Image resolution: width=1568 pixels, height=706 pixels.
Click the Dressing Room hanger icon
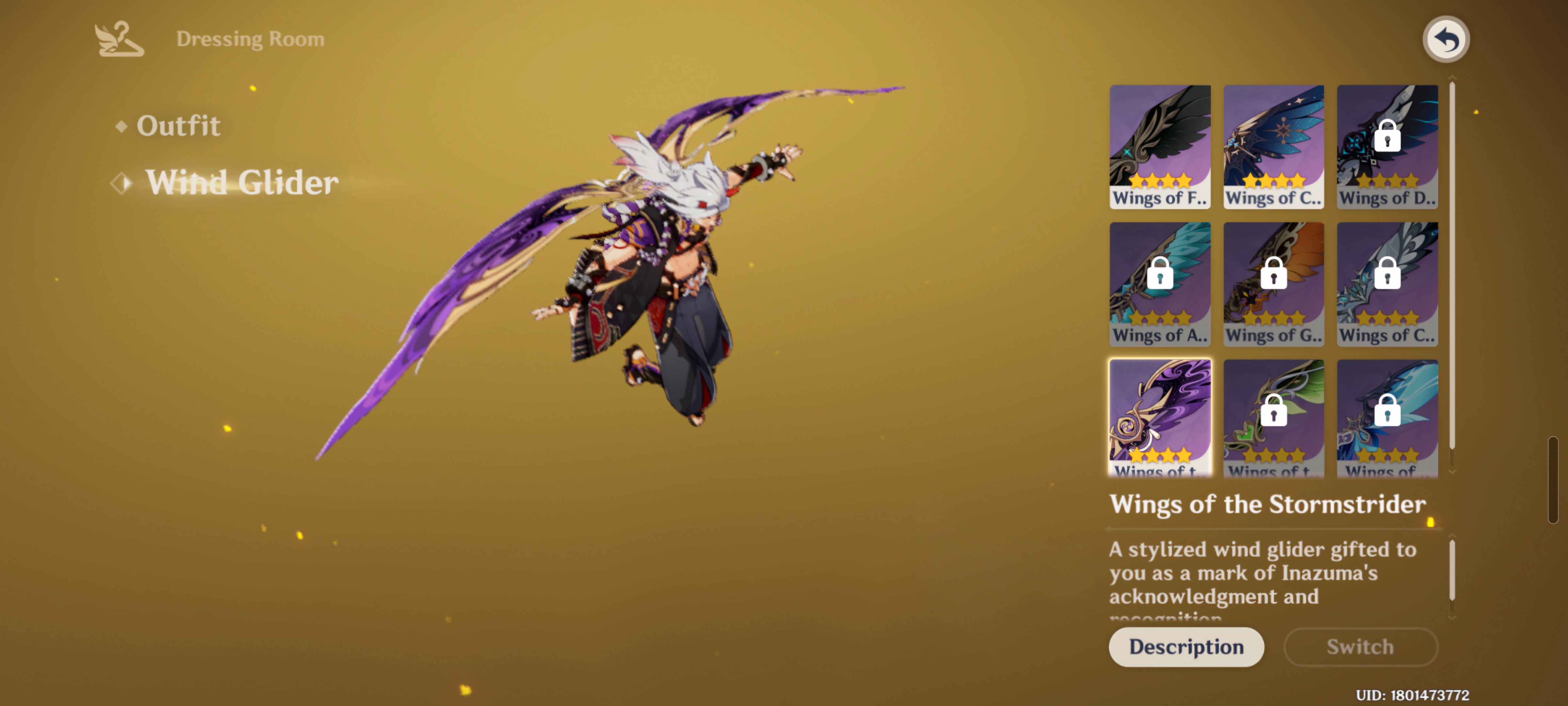118,40
